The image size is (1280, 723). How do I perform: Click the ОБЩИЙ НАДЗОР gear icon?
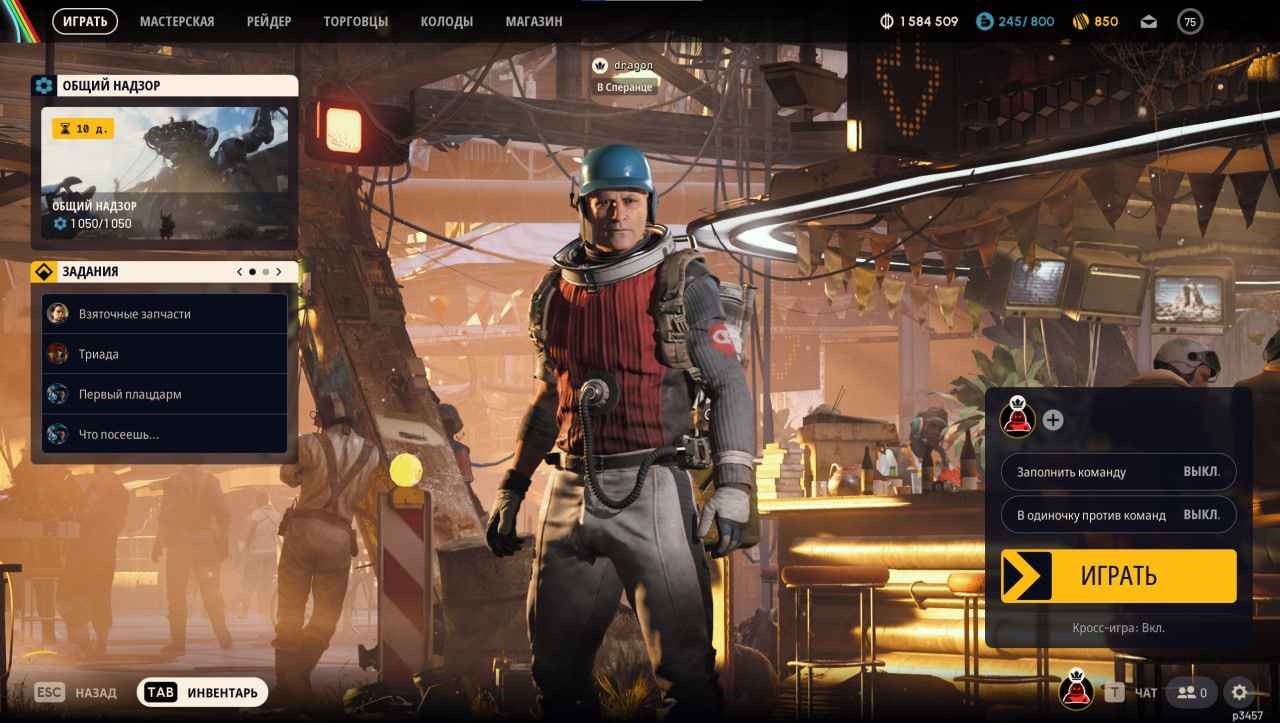(42, 85)
